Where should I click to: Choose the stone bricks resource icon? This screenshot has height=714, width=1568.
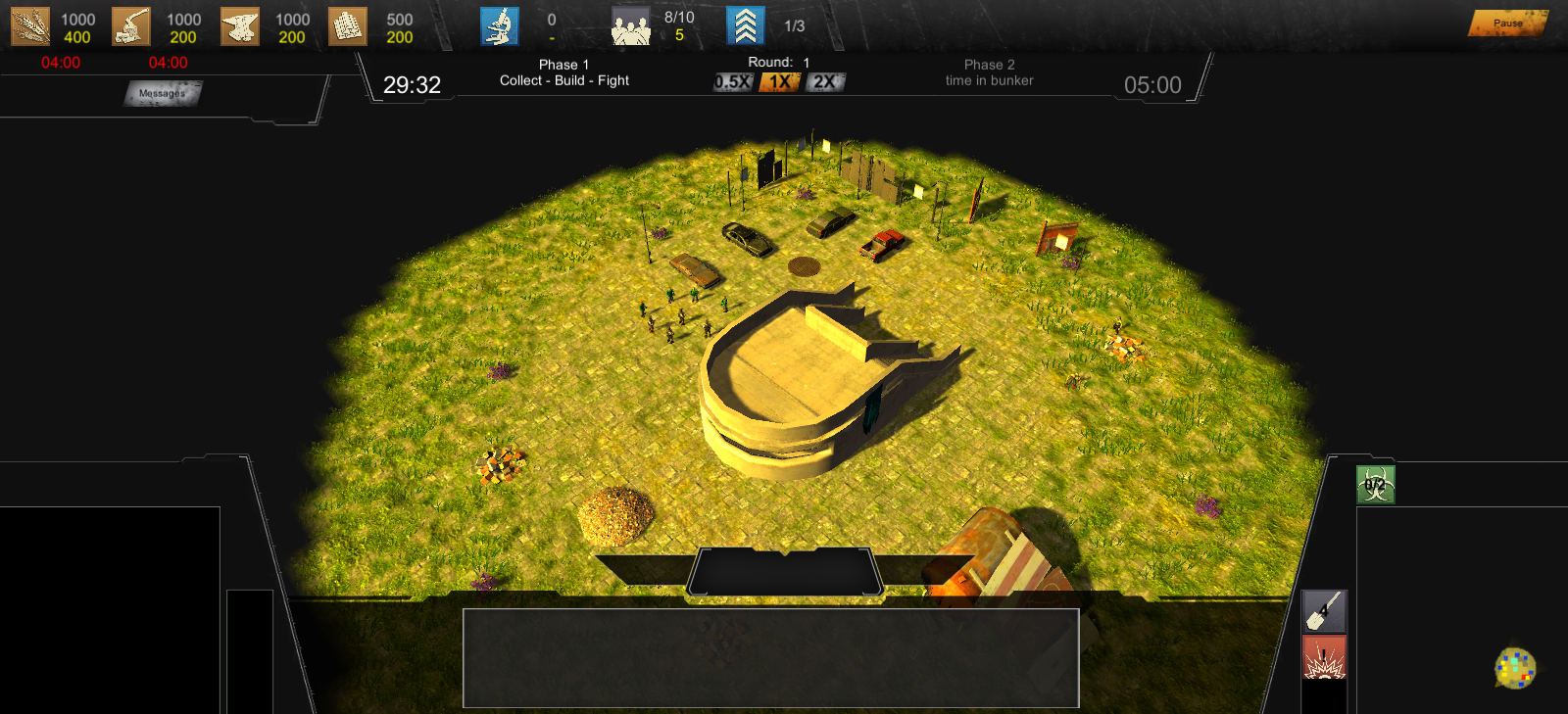click(x=348, y=27)
